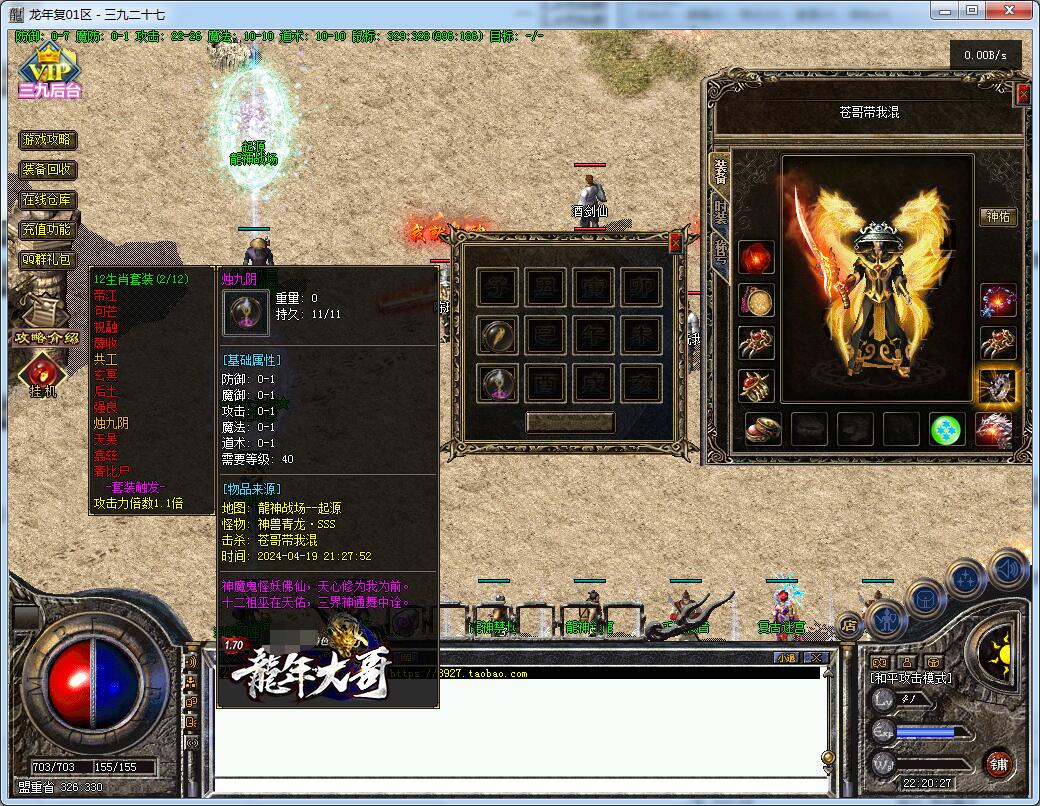
Task: Select the green orb with blue stars slot
Action: (947, 429)
